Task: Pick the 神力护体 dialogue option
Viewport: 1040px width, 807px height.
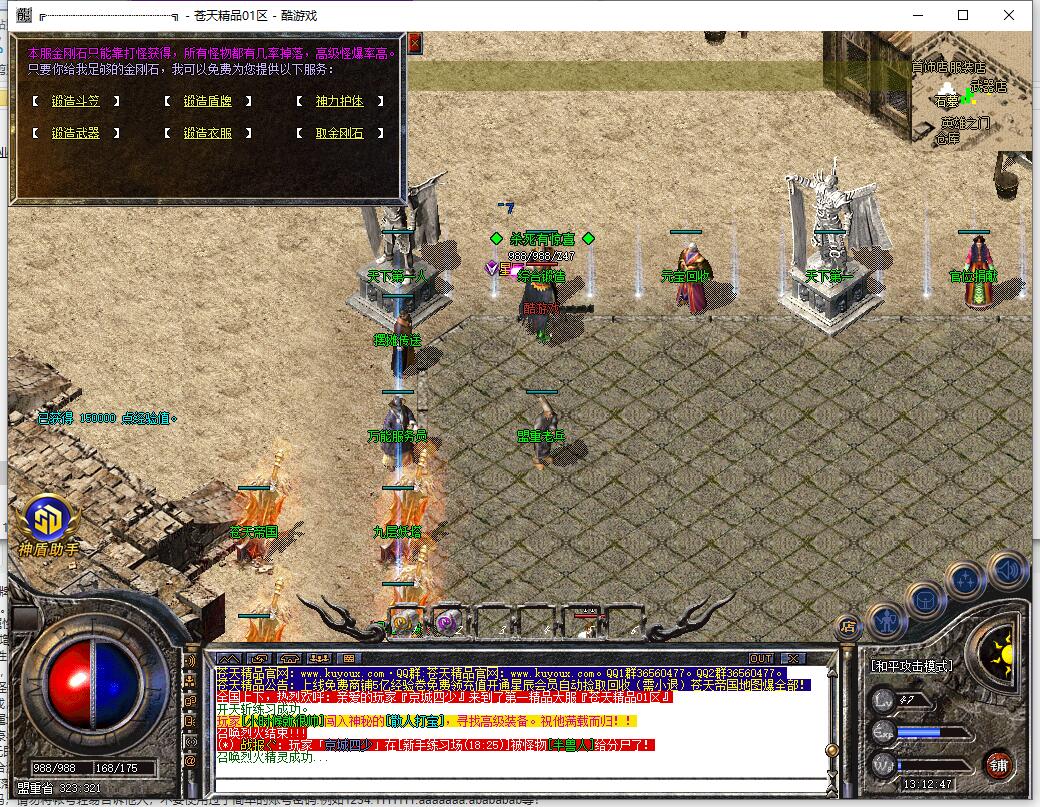Action: point(339,101)
